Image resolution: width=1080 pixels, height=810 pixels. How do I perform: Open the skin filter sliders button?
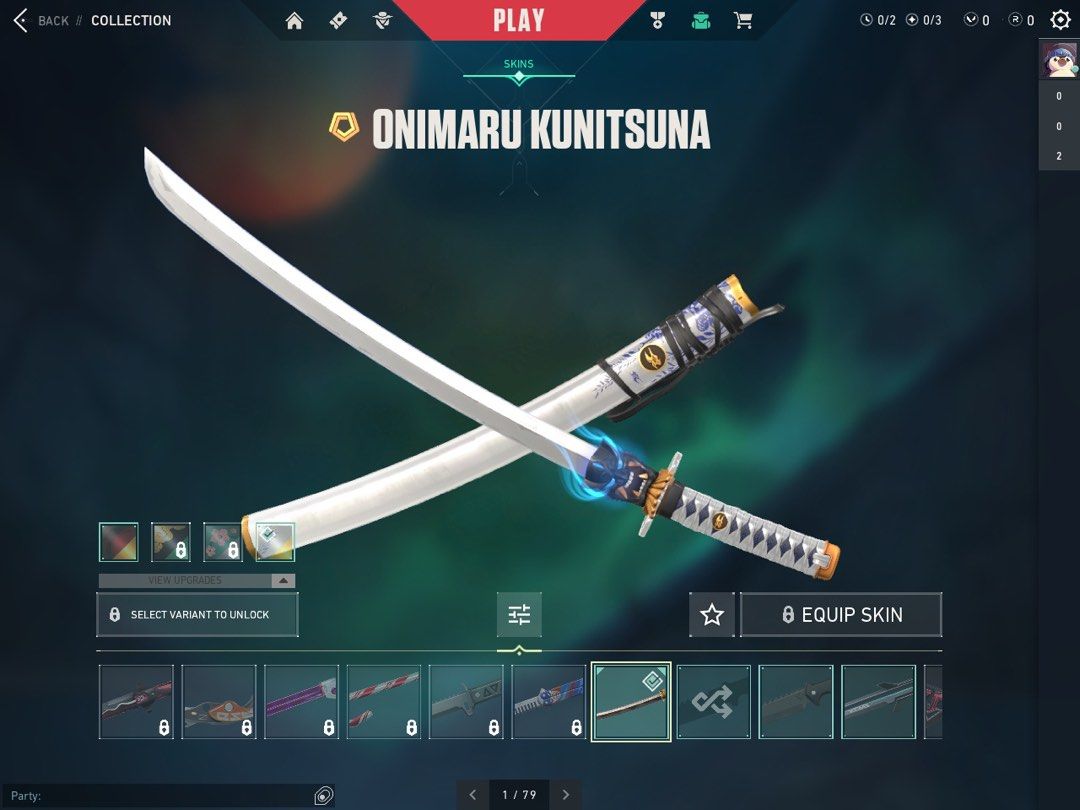click(519, 615)
